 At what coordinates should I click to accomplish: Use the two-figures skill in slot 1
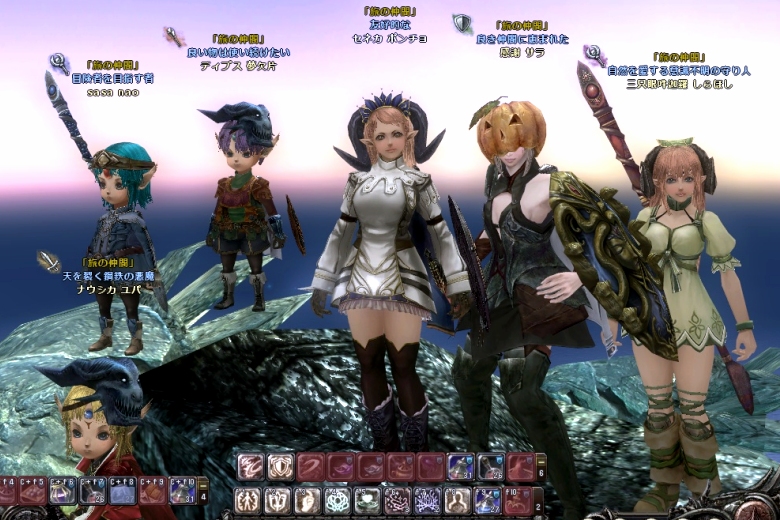(250, 500)
